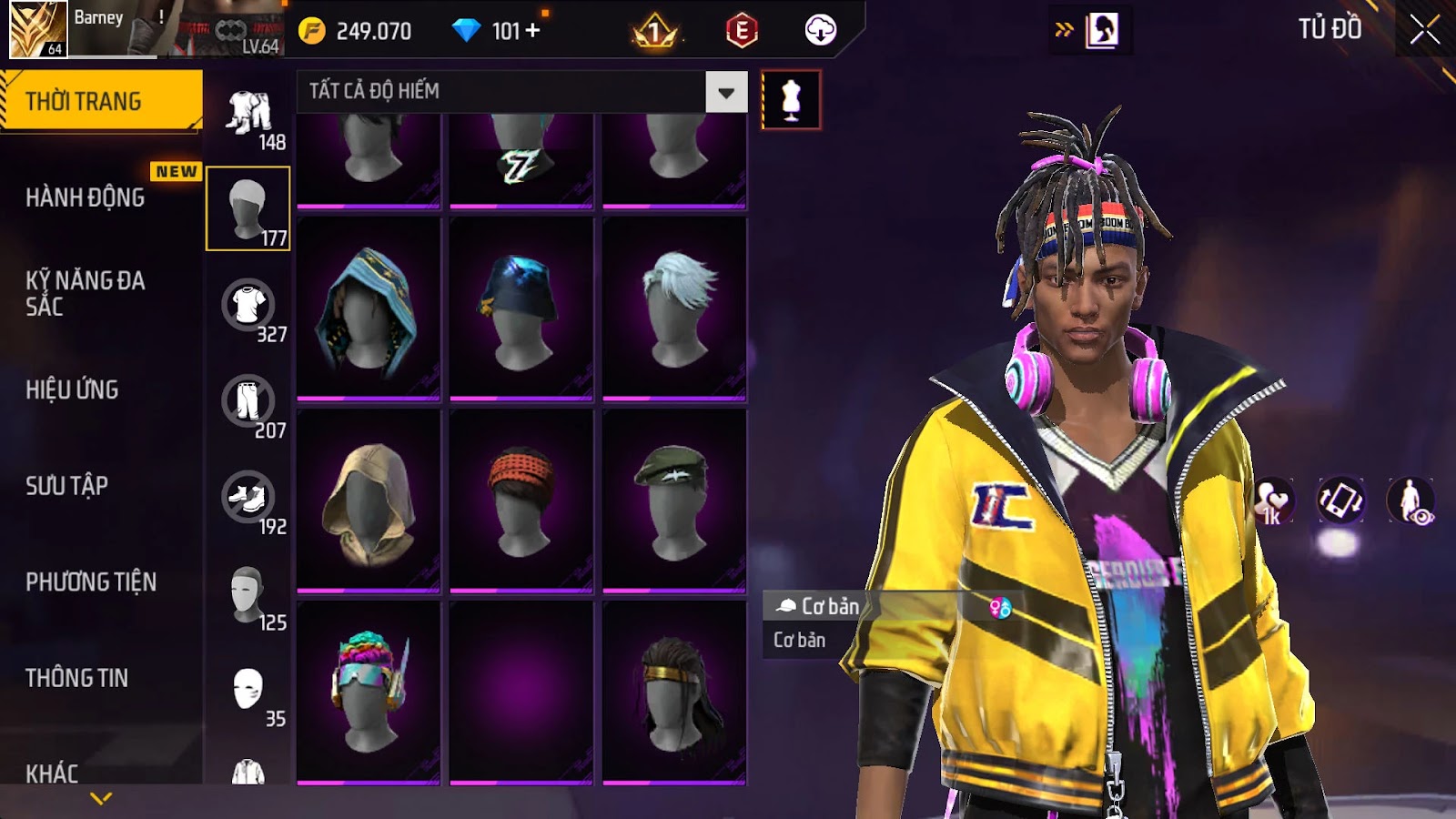Go to the SƯU TẬP section
The width and height of the screenshot is (1456, 819).
[66, 486]
